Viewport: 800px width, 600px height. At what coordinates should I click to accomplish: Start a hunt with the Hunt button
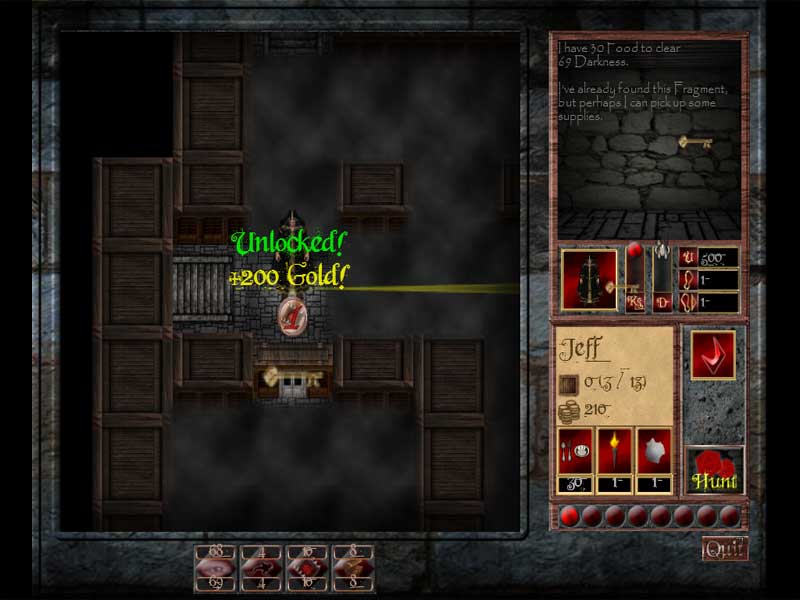point(715,472)
